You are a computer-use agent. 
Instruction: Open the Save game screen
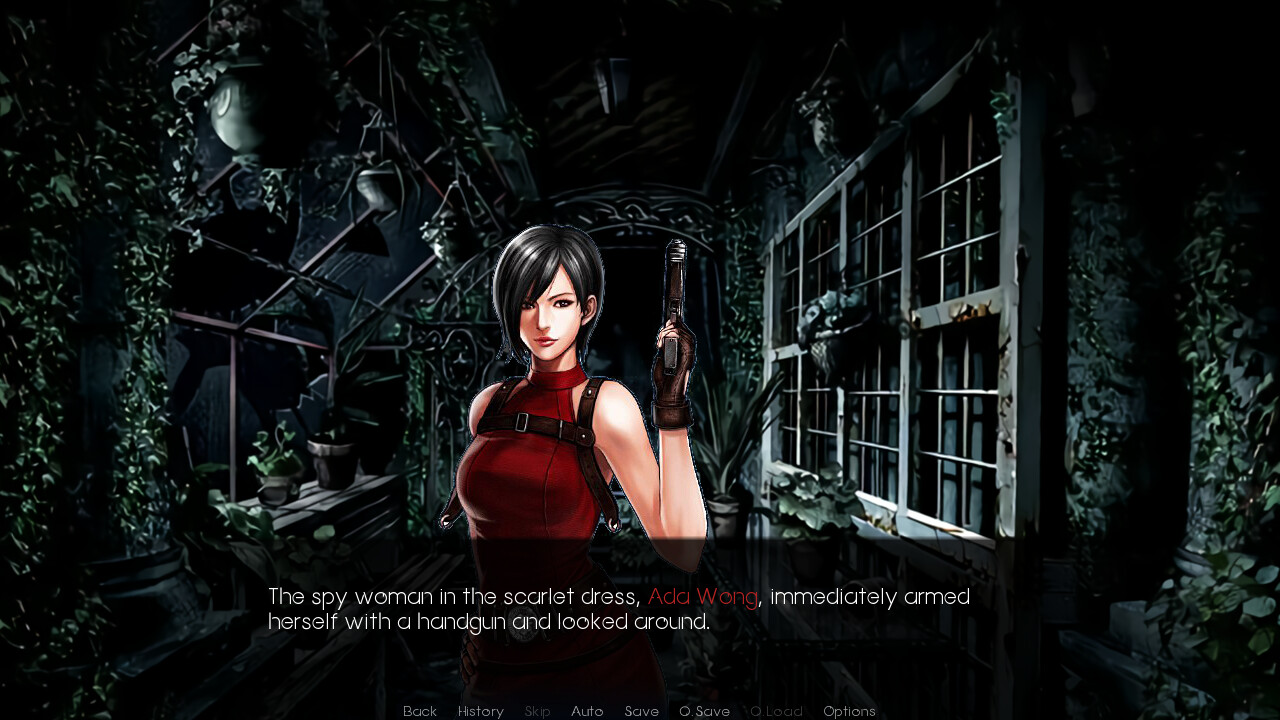642,711
